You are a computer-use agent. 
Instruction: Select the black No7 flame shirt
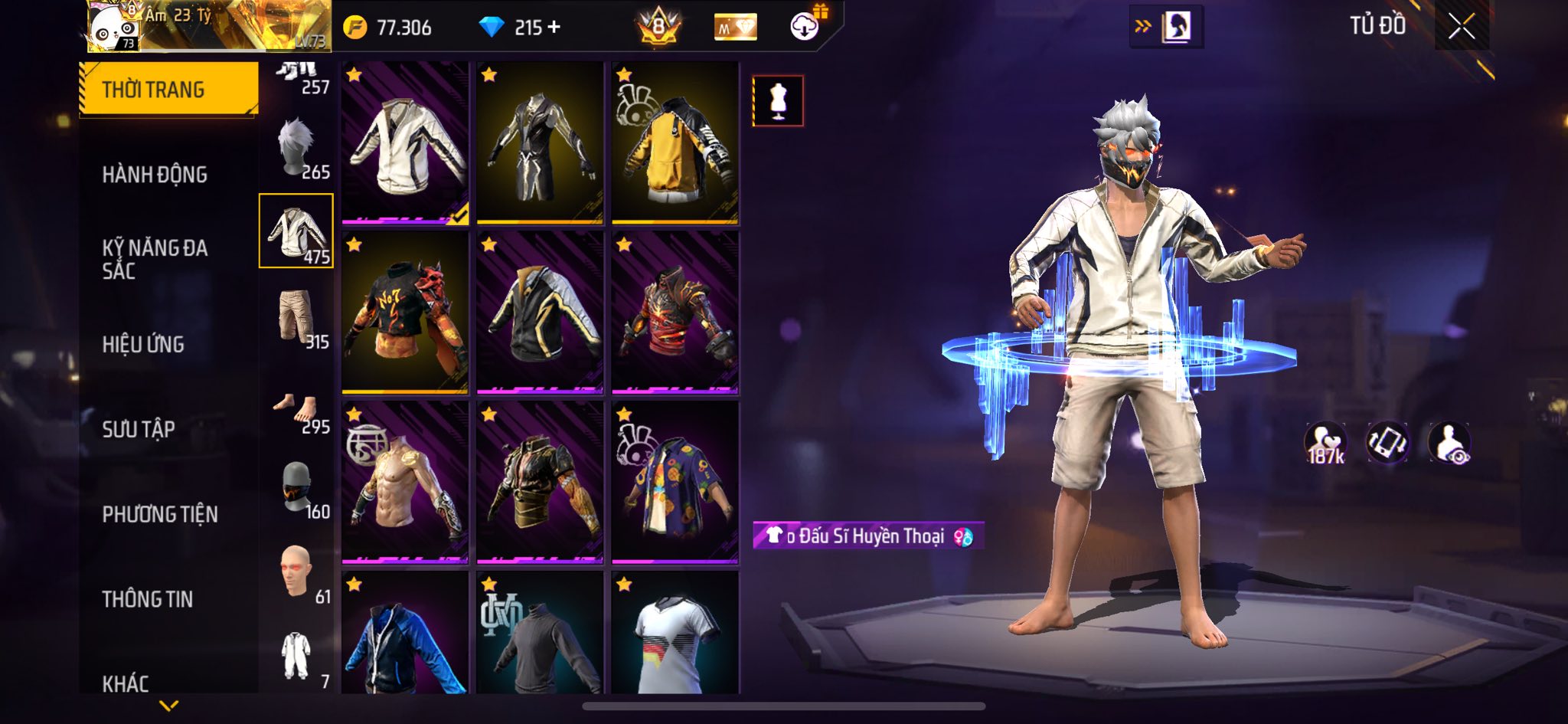coord(405,313)
